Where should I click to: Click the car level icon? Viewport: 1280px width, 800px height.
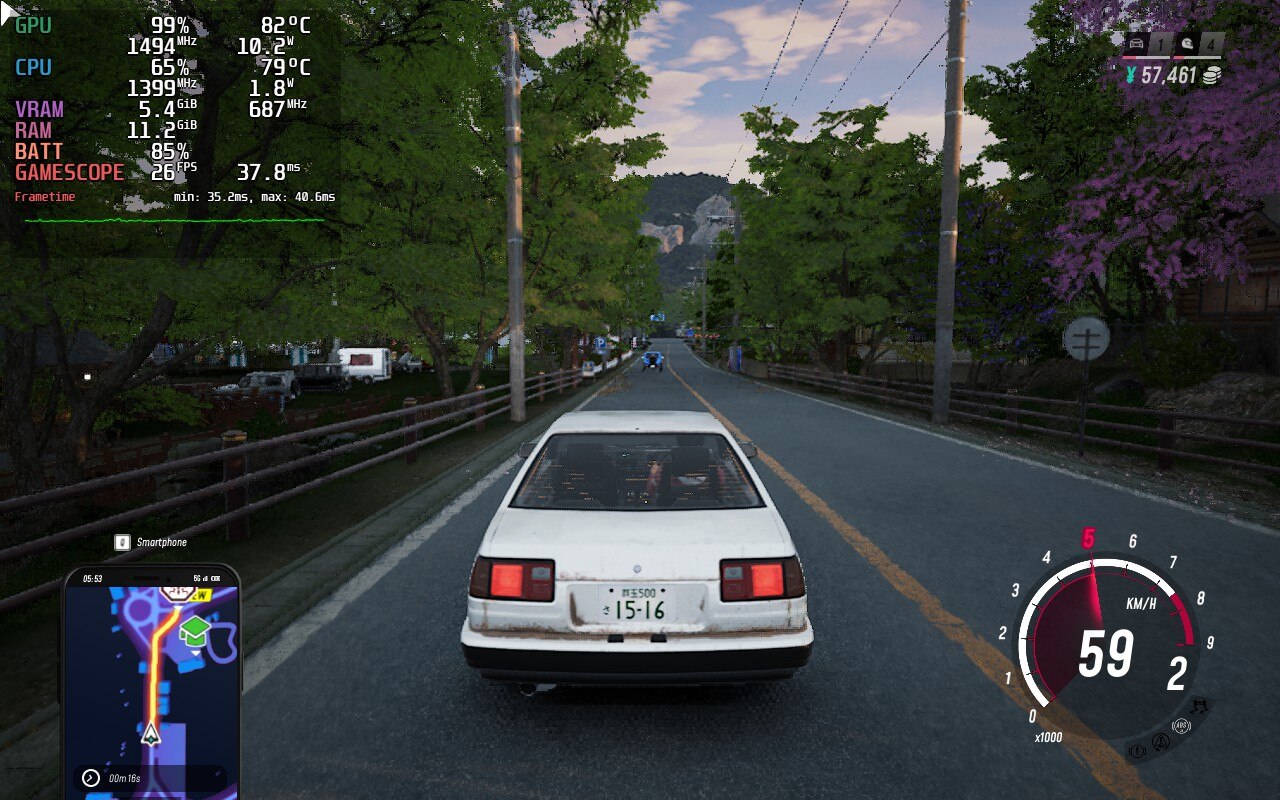coord(1135,43)
